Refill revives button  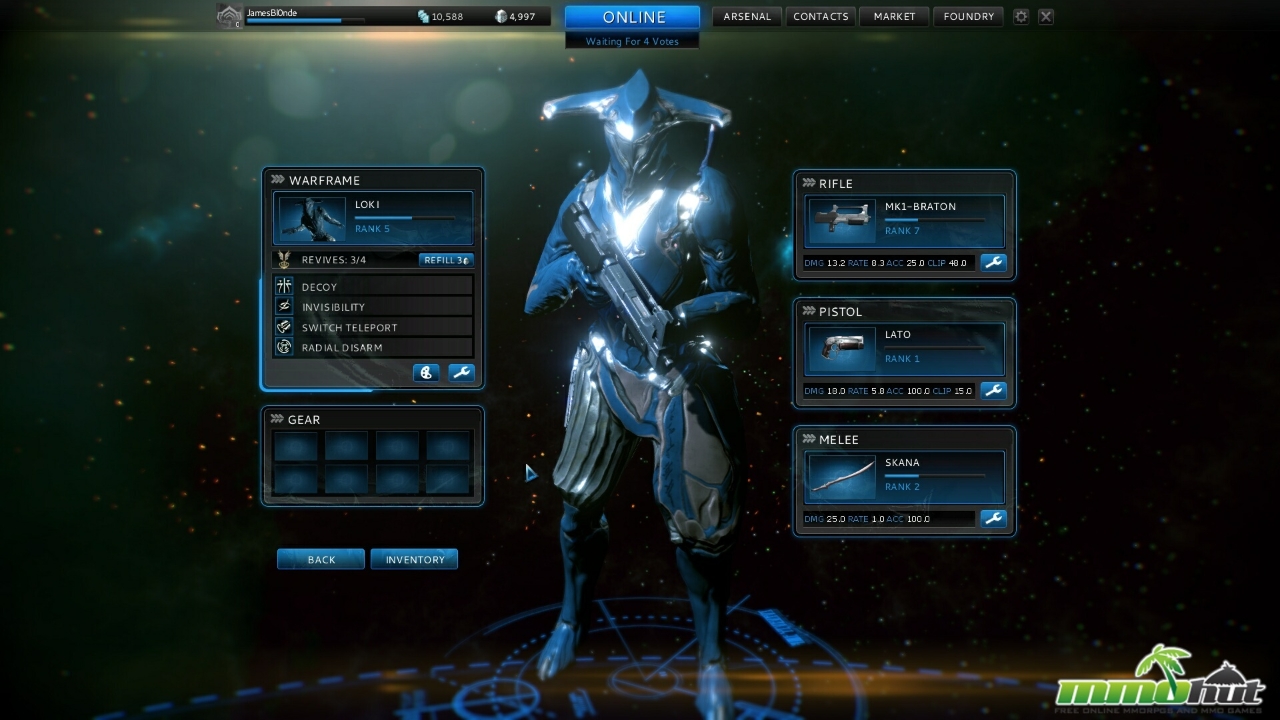coord(445,260)
